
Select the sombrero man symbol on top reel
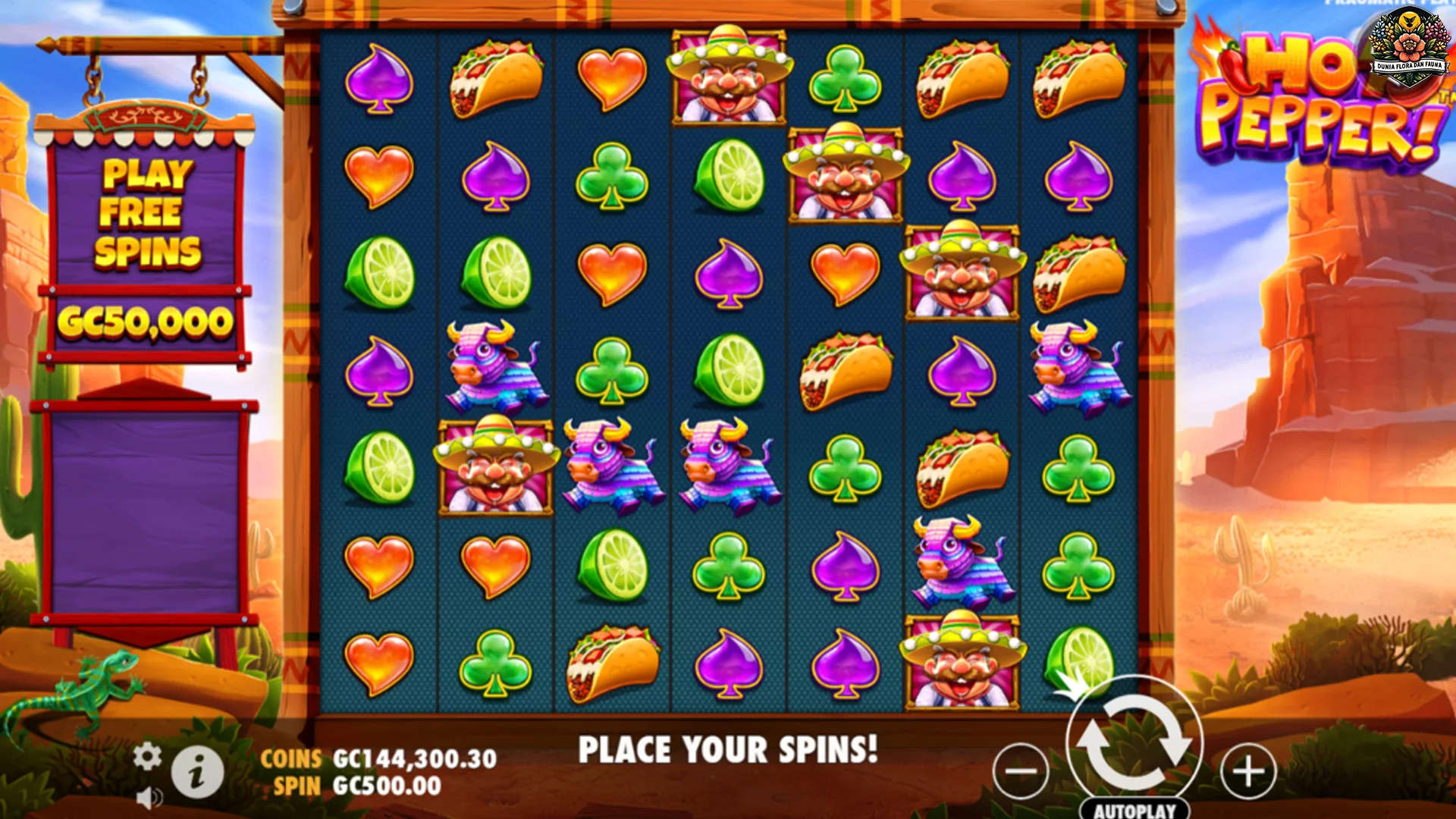point(726,76)
